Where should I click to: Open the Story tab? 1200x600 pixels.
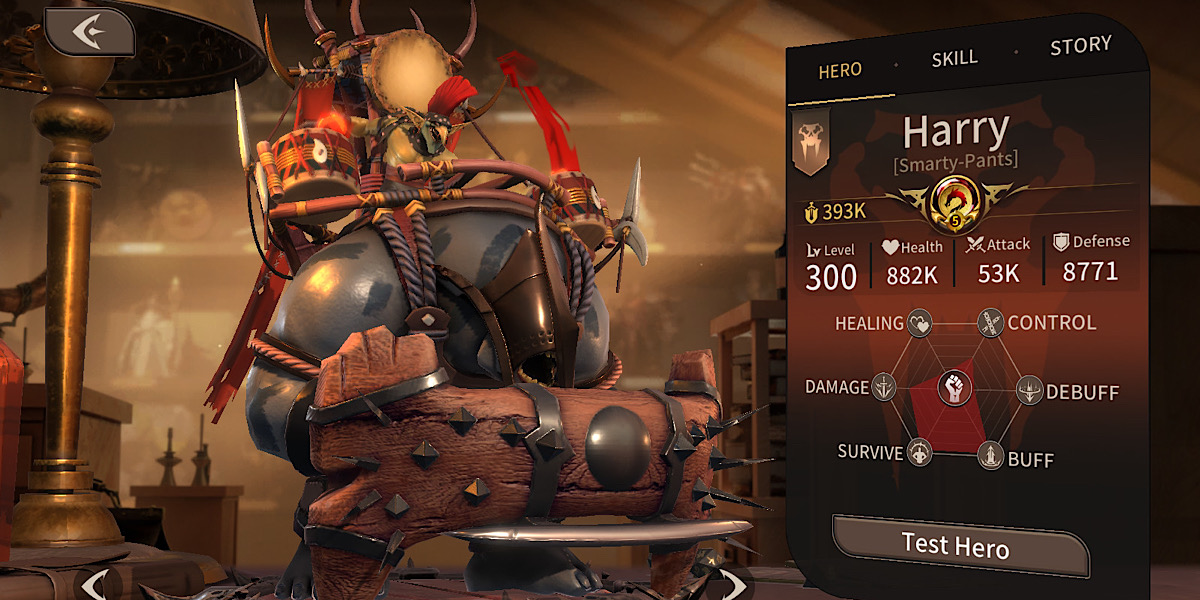(x=1080, y=46)
